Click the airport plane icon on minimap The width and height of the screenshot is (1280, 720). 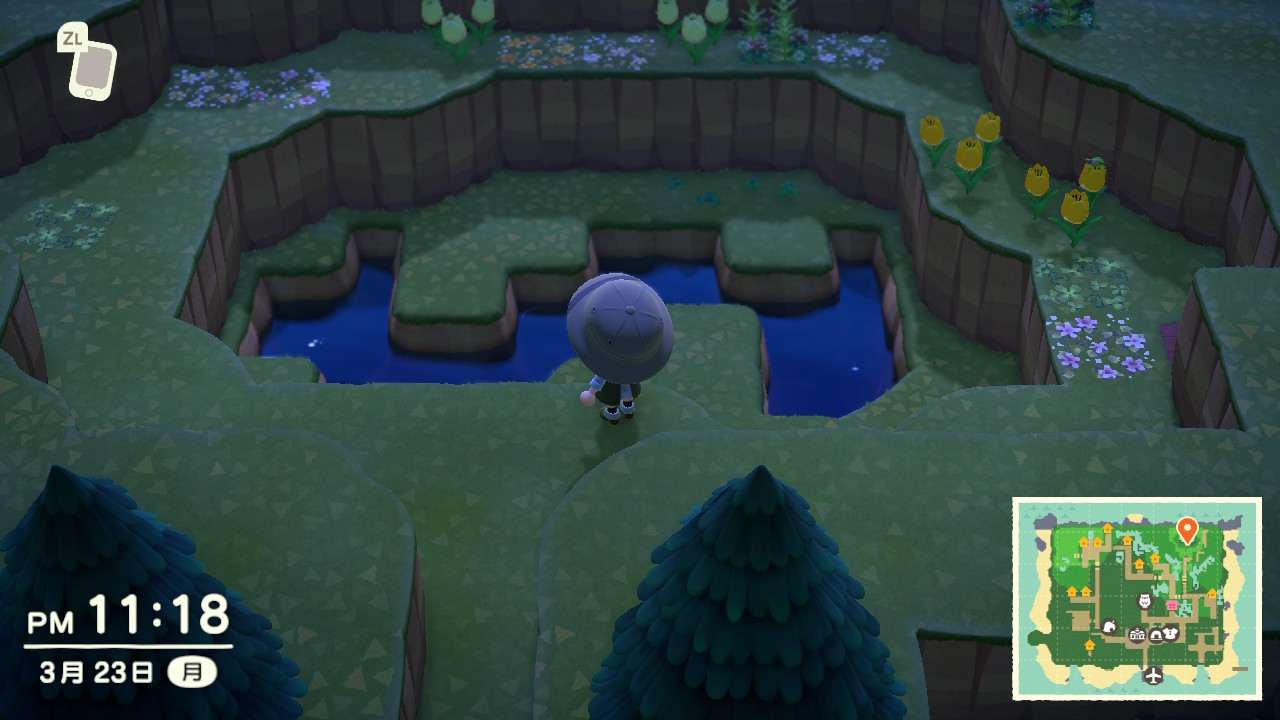tap(1154, 675)
